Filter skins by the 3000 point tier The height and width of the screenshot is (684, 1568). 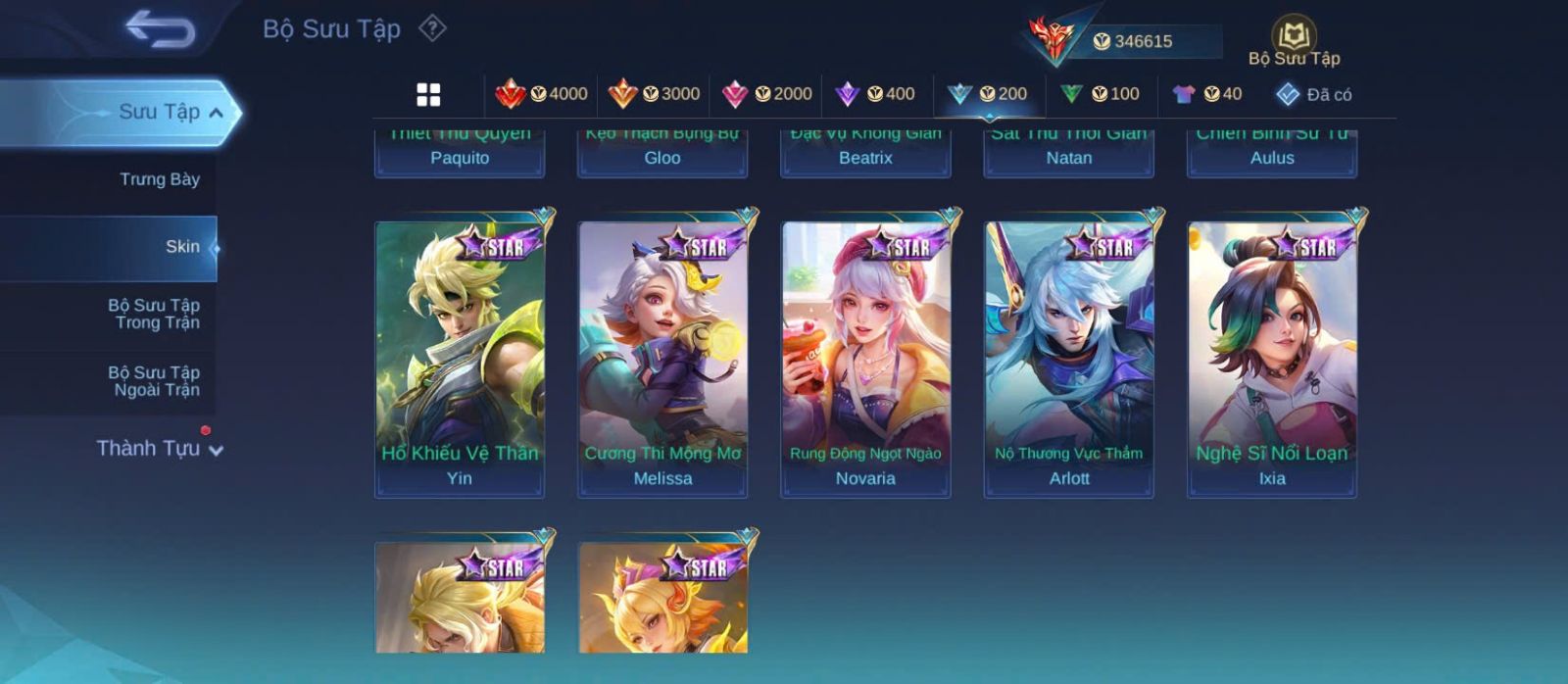[654, 94]
